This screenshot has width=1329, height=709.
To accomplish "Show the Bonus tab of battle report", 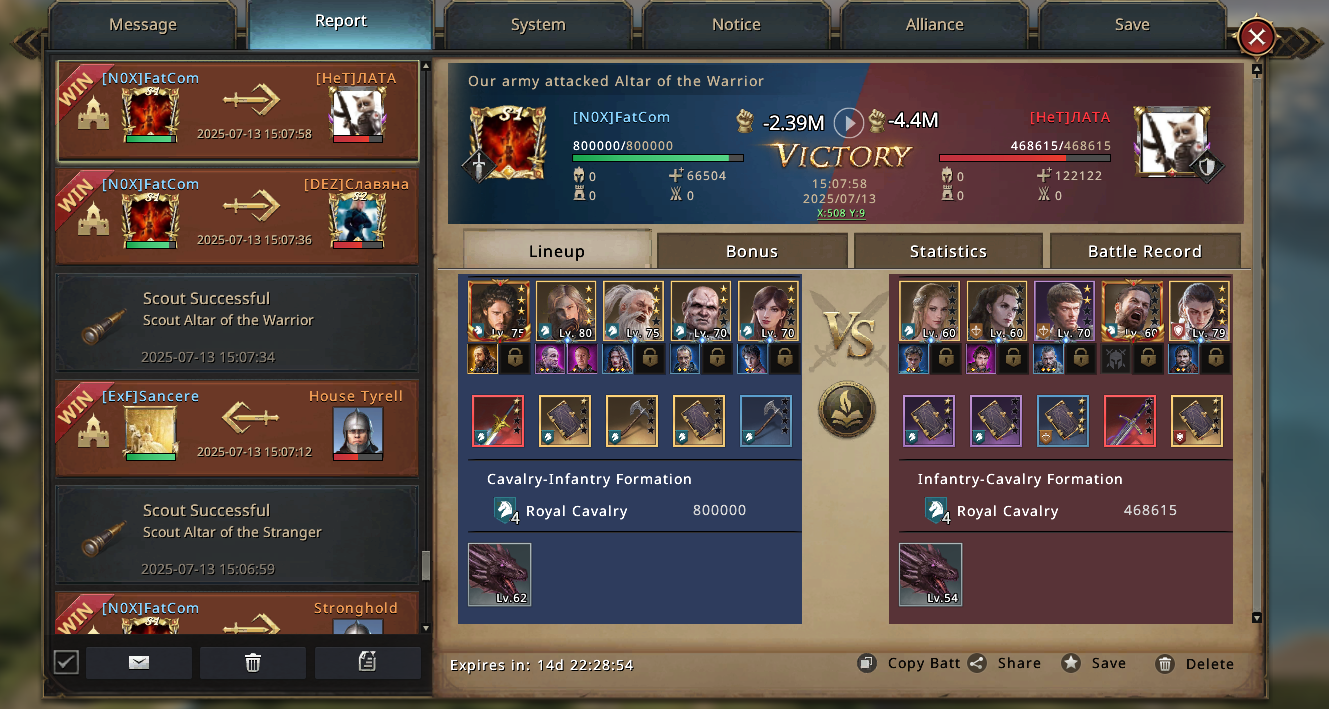I will point(751,251).
